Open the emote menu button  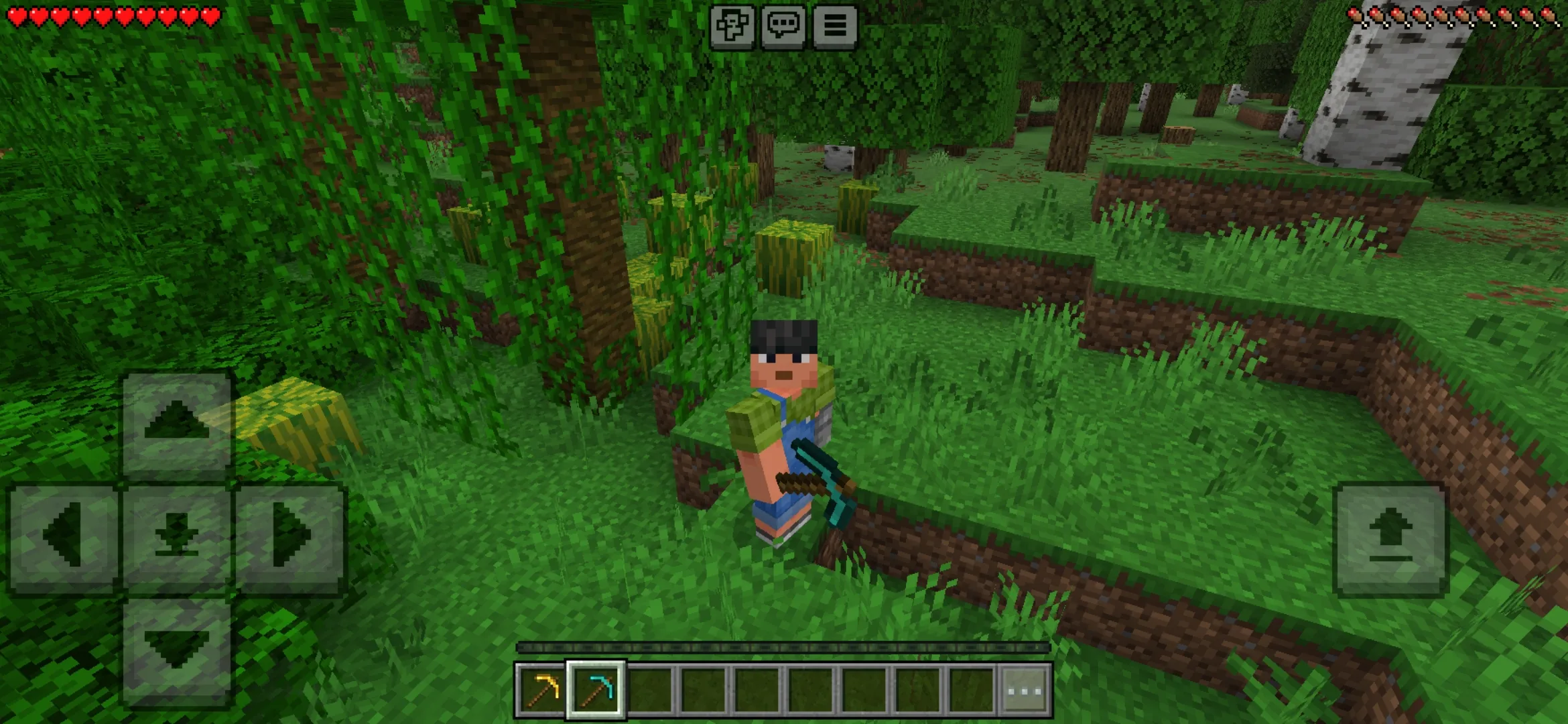point(732,27)
